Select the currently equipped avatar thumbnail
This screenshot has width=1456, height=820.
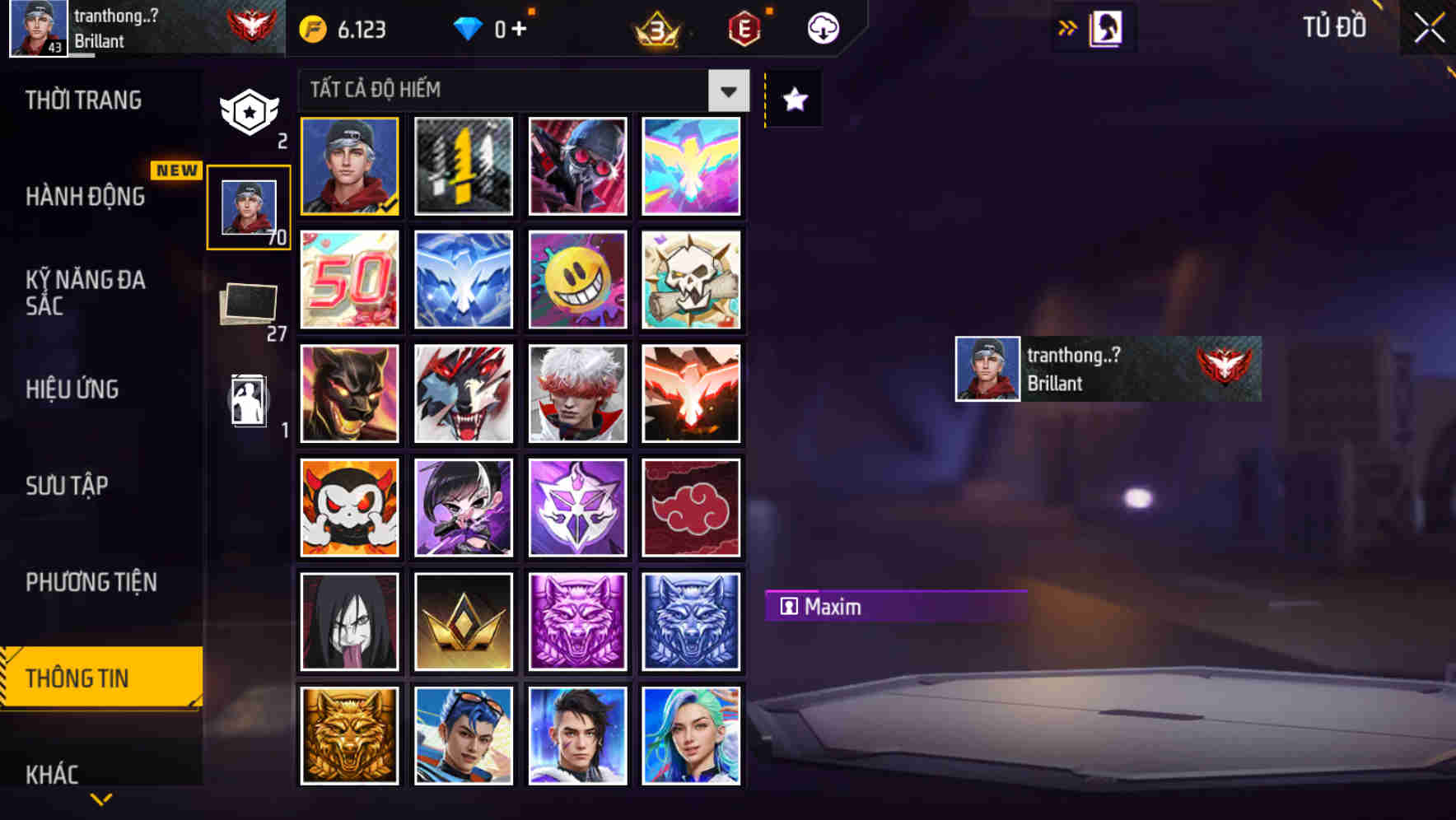(x=349, y=165)
